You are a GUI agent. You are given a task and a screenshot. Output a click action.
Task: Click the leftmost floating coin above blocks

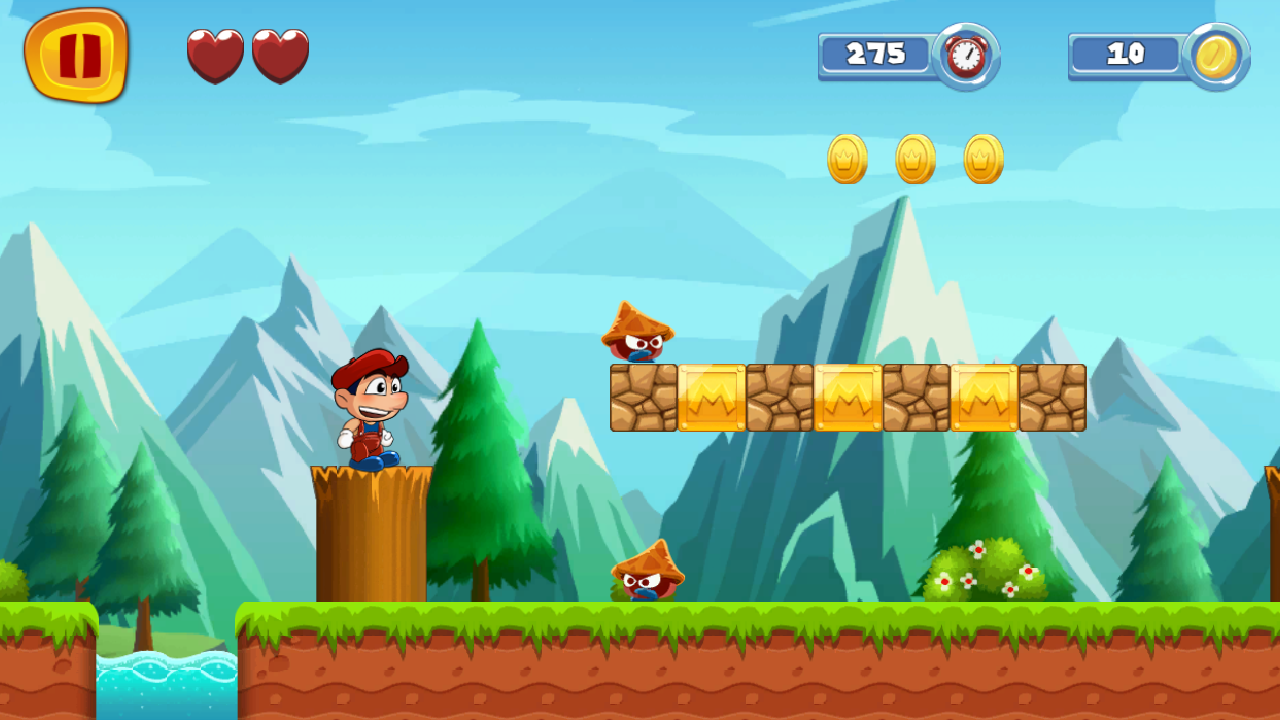point(845,159)
